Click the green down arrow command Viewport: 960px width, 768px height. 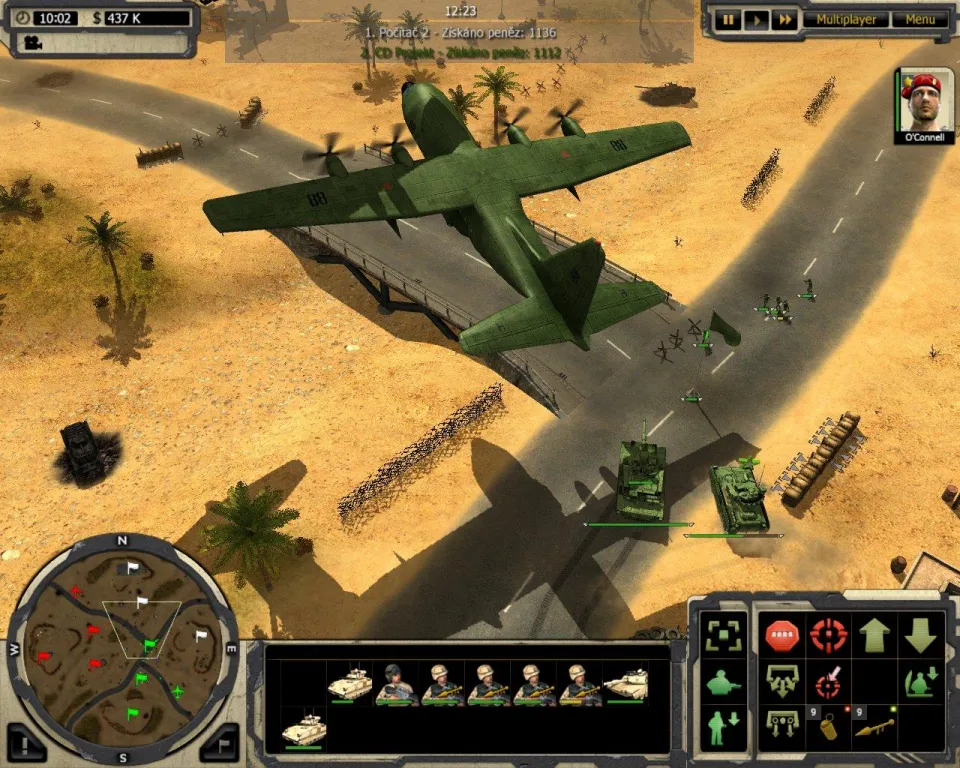[x=921, y=634]
